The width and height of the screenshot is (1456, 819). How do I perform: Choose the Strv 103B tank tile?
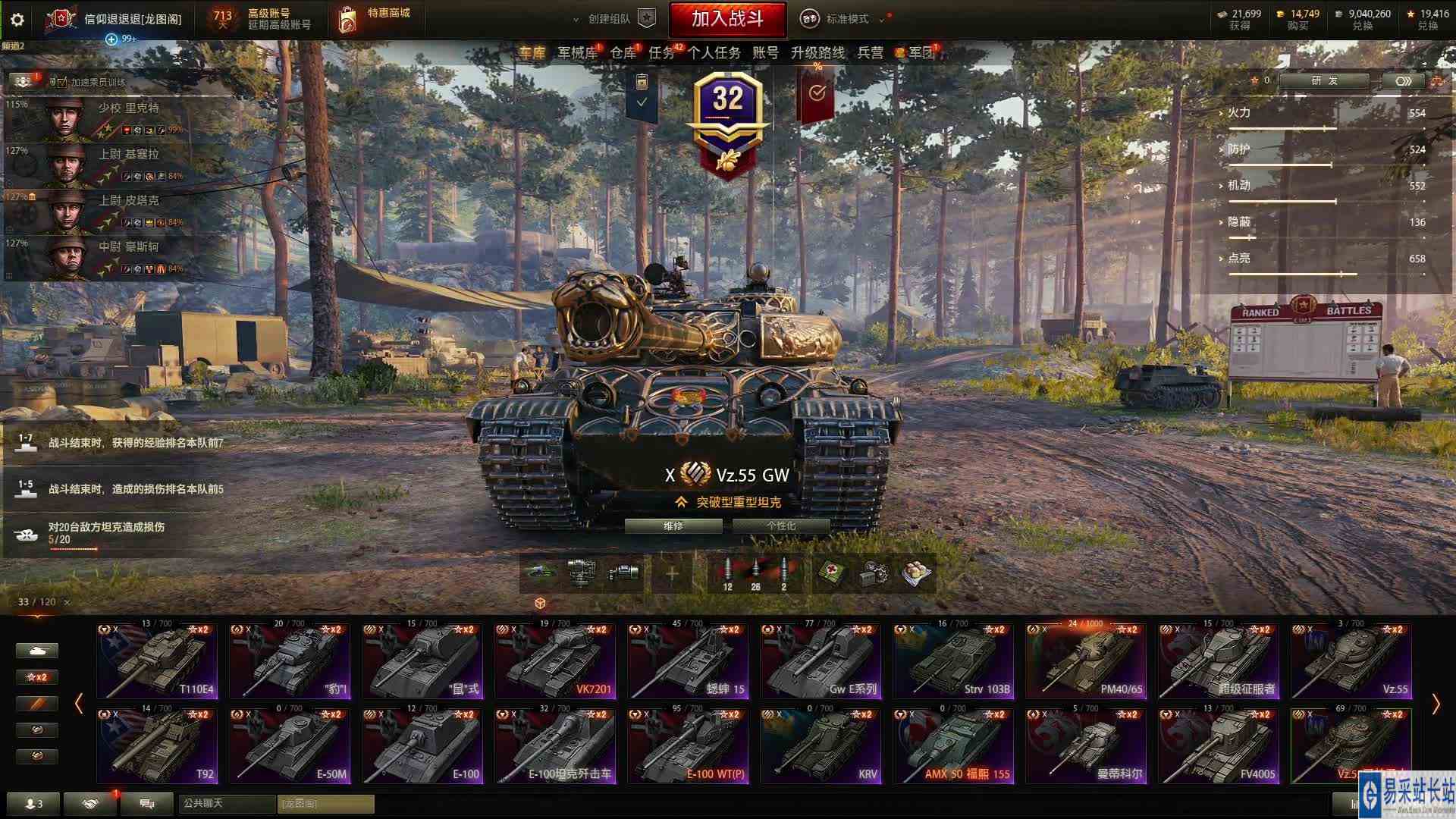953,661
